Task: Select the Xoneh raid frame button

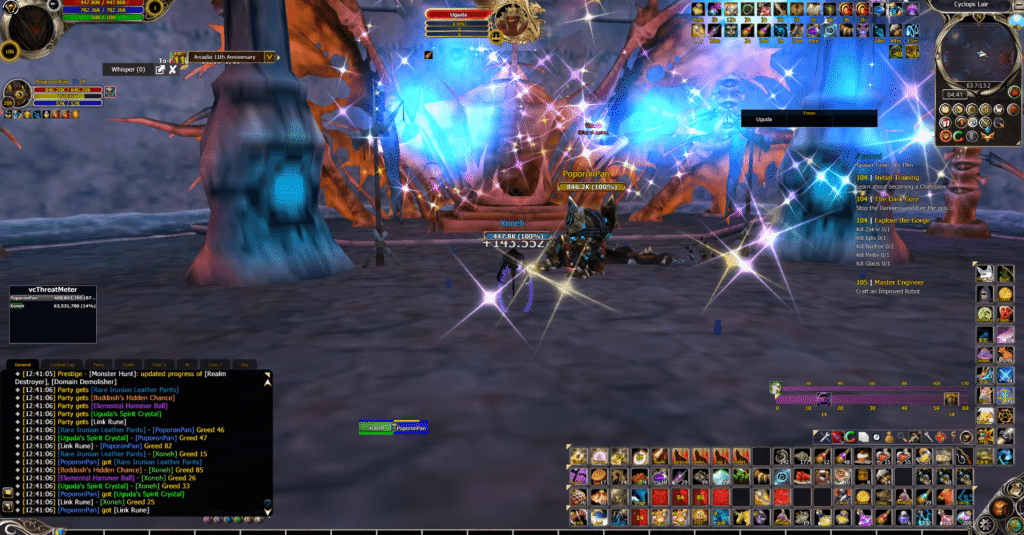Action: [376, 427]
